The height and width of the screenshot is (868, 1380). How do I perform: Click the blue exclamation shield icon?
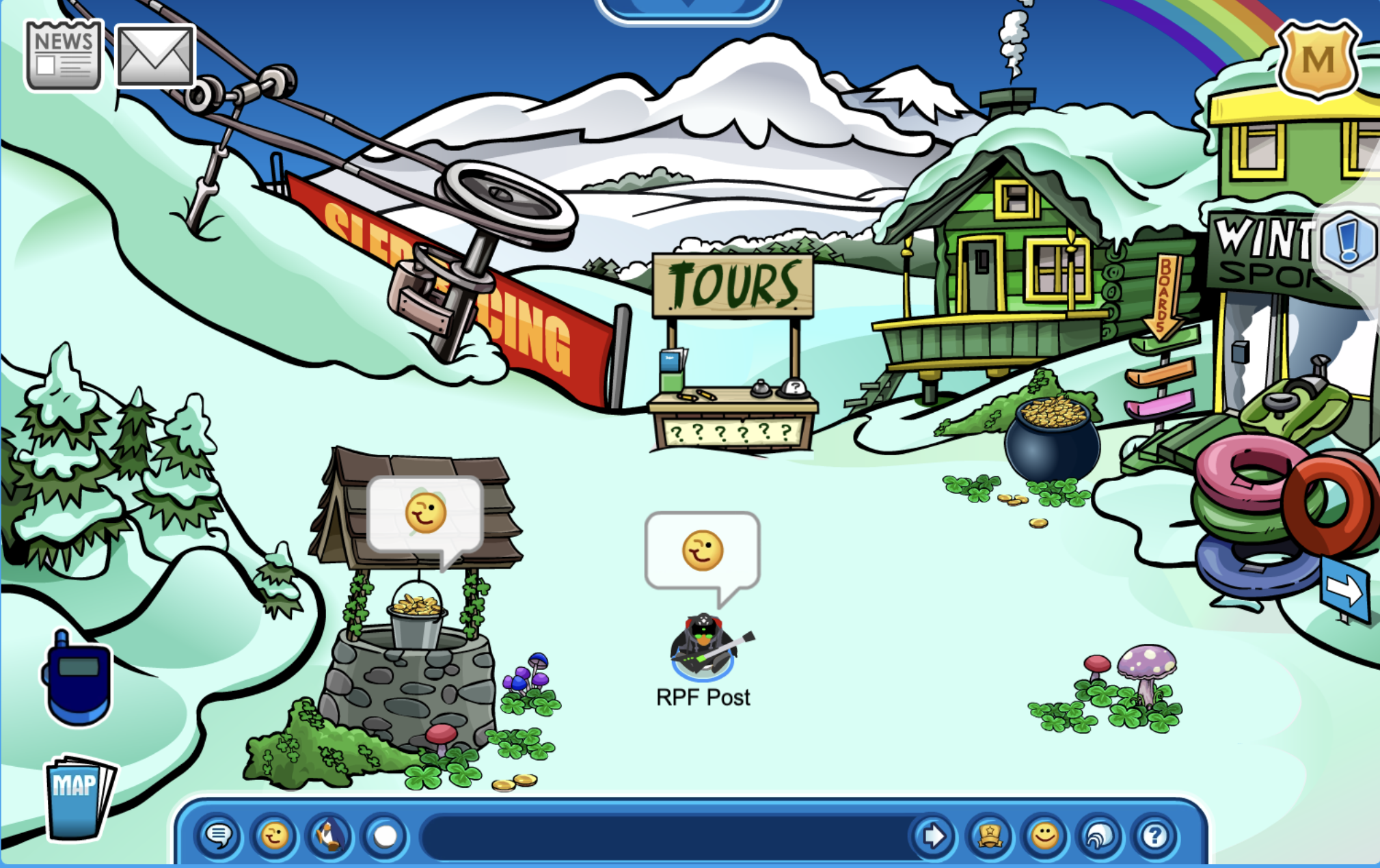pyautogui.click(x=1348, y=241)
